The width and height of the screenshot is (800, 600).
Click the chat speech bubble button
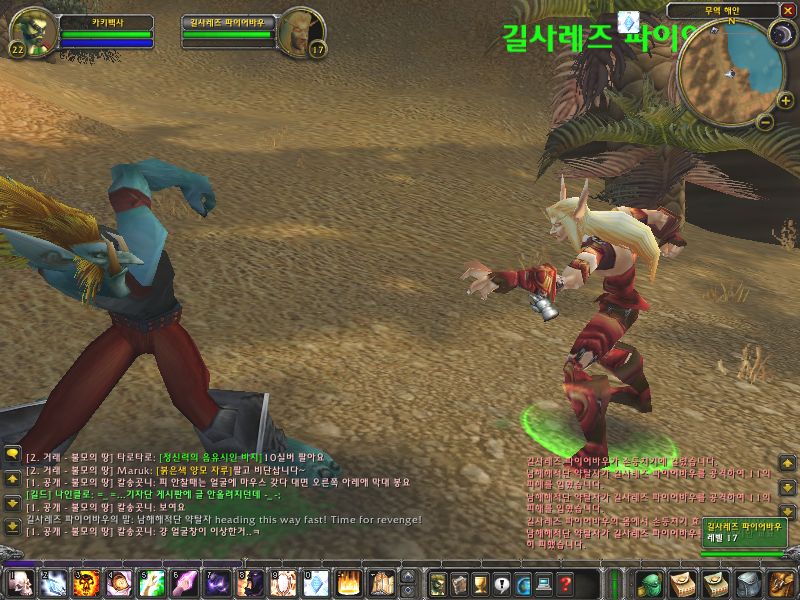[x=13, y=453]
